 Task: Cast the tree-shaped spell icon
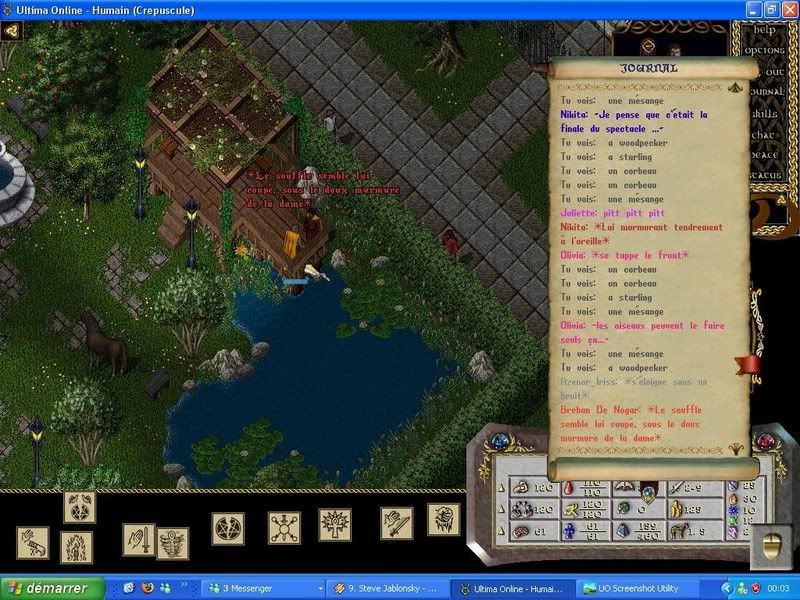pos(334,524)
